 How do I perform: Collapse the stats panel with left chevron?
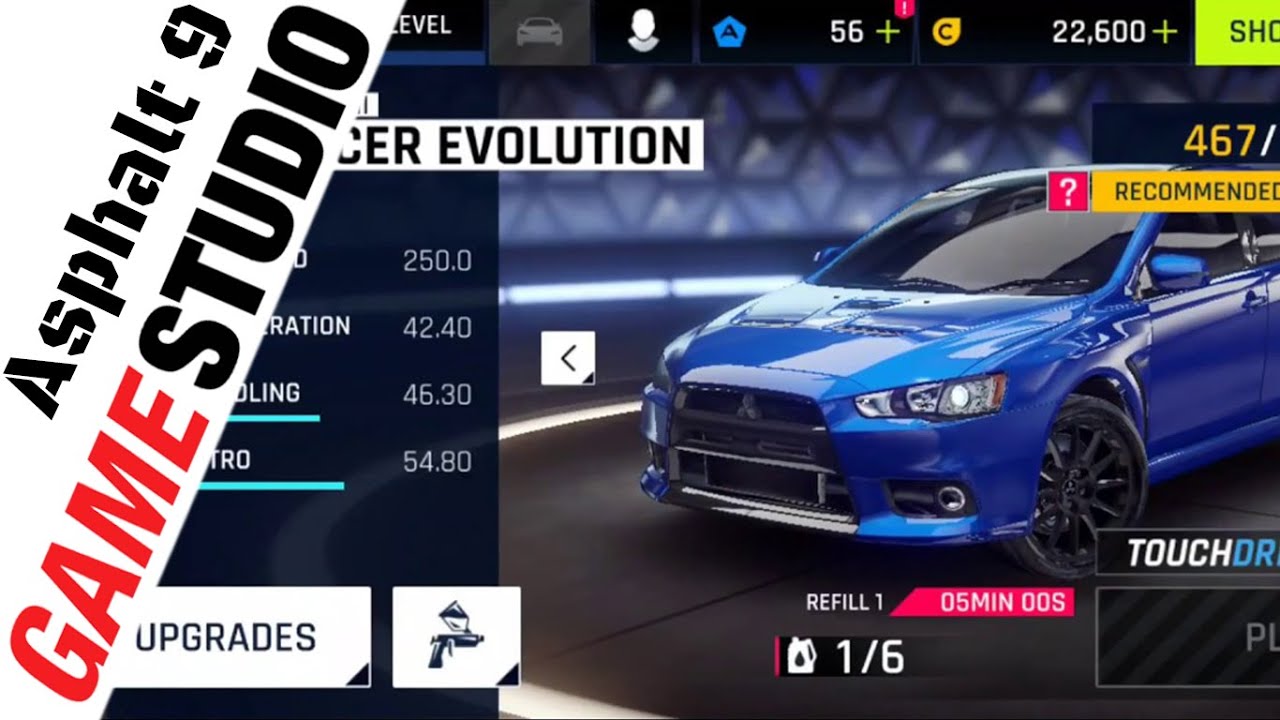point(569,357)
